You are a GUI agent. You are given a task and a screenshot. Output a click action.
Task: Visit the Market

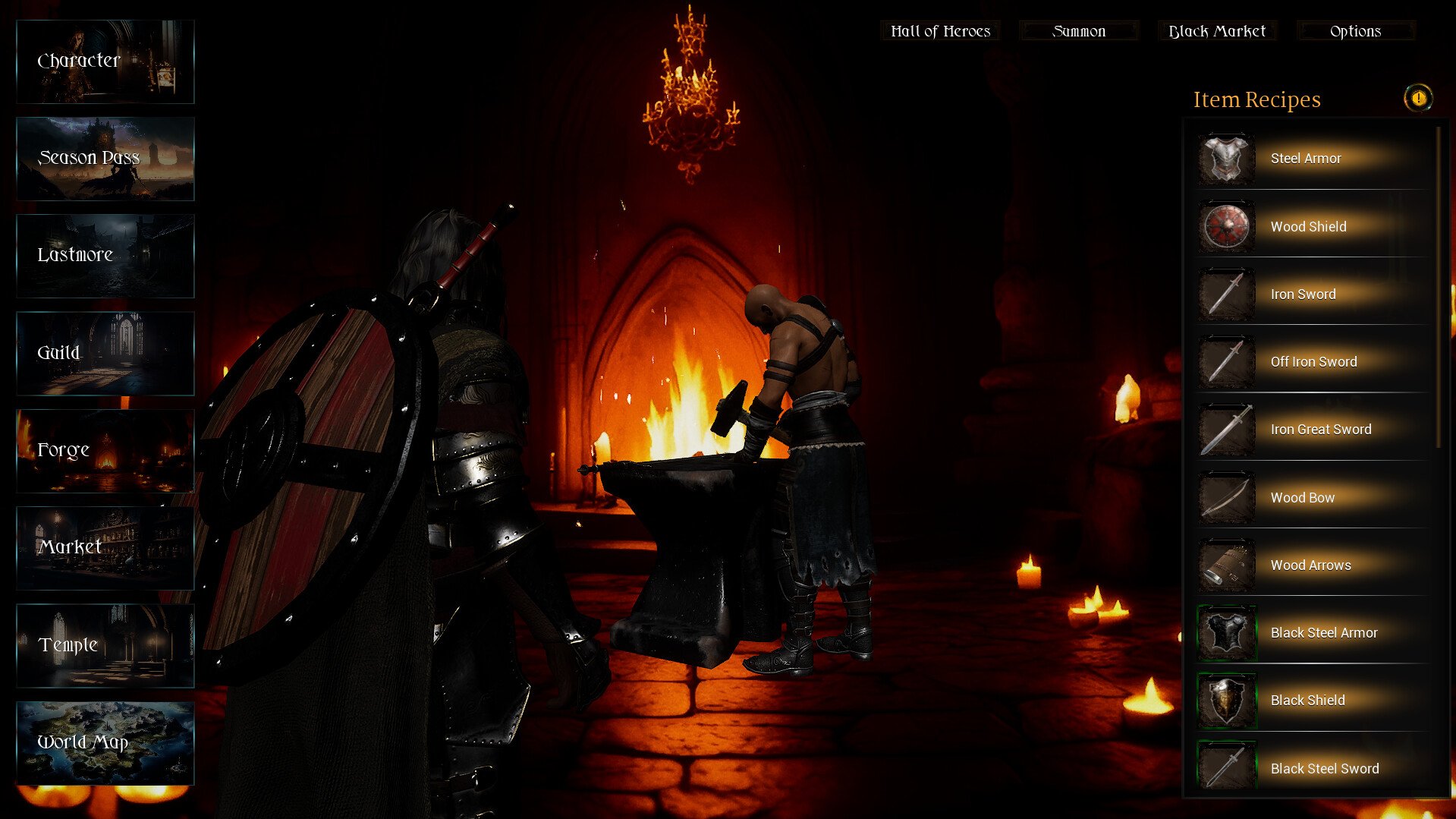(x=105, y=548)
